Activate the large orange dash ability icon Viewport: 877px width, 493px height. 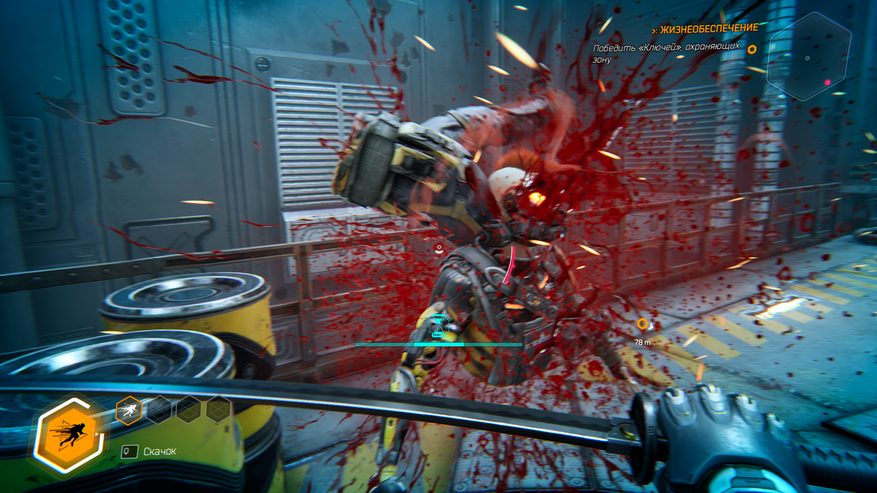pos(68,436)
